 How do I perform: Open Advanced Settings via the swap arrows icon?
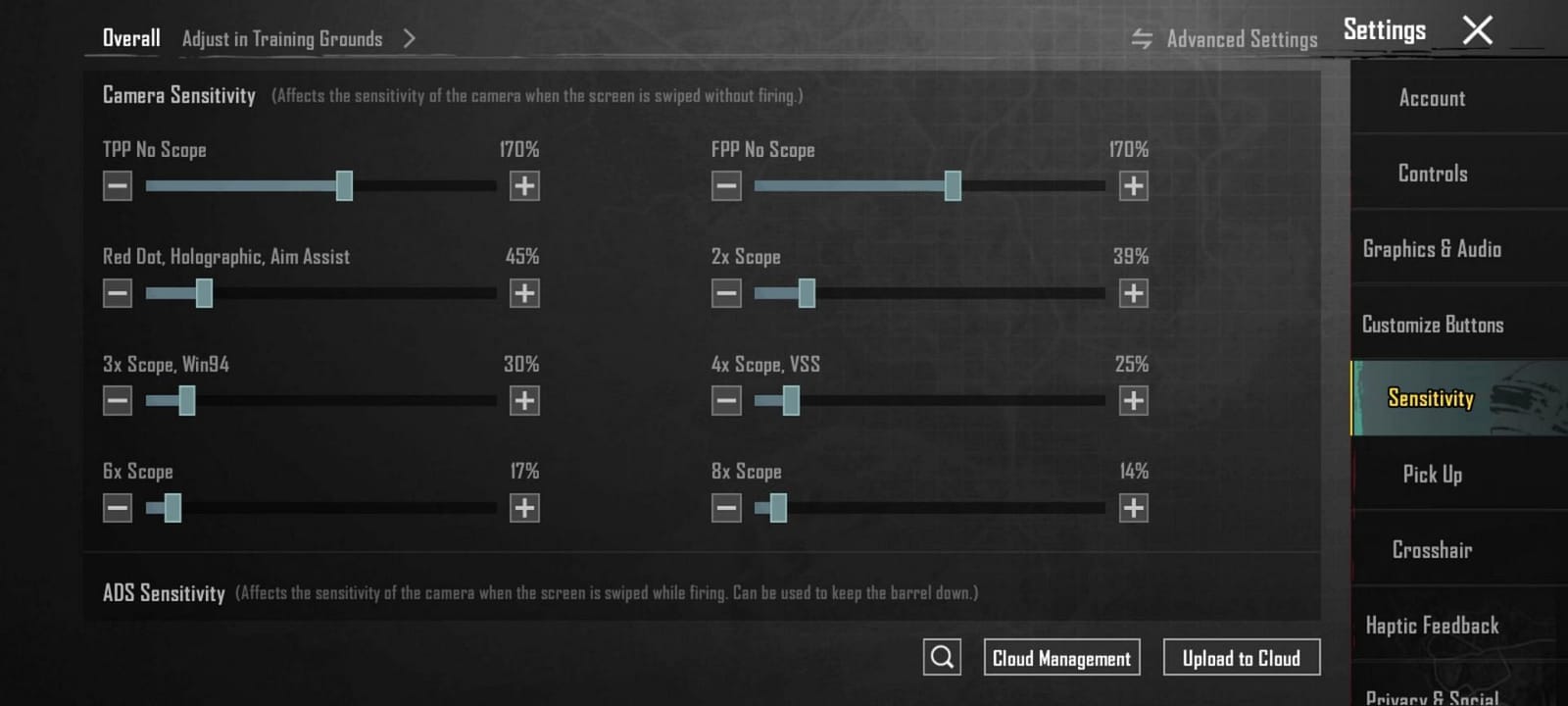(1140, 39)
